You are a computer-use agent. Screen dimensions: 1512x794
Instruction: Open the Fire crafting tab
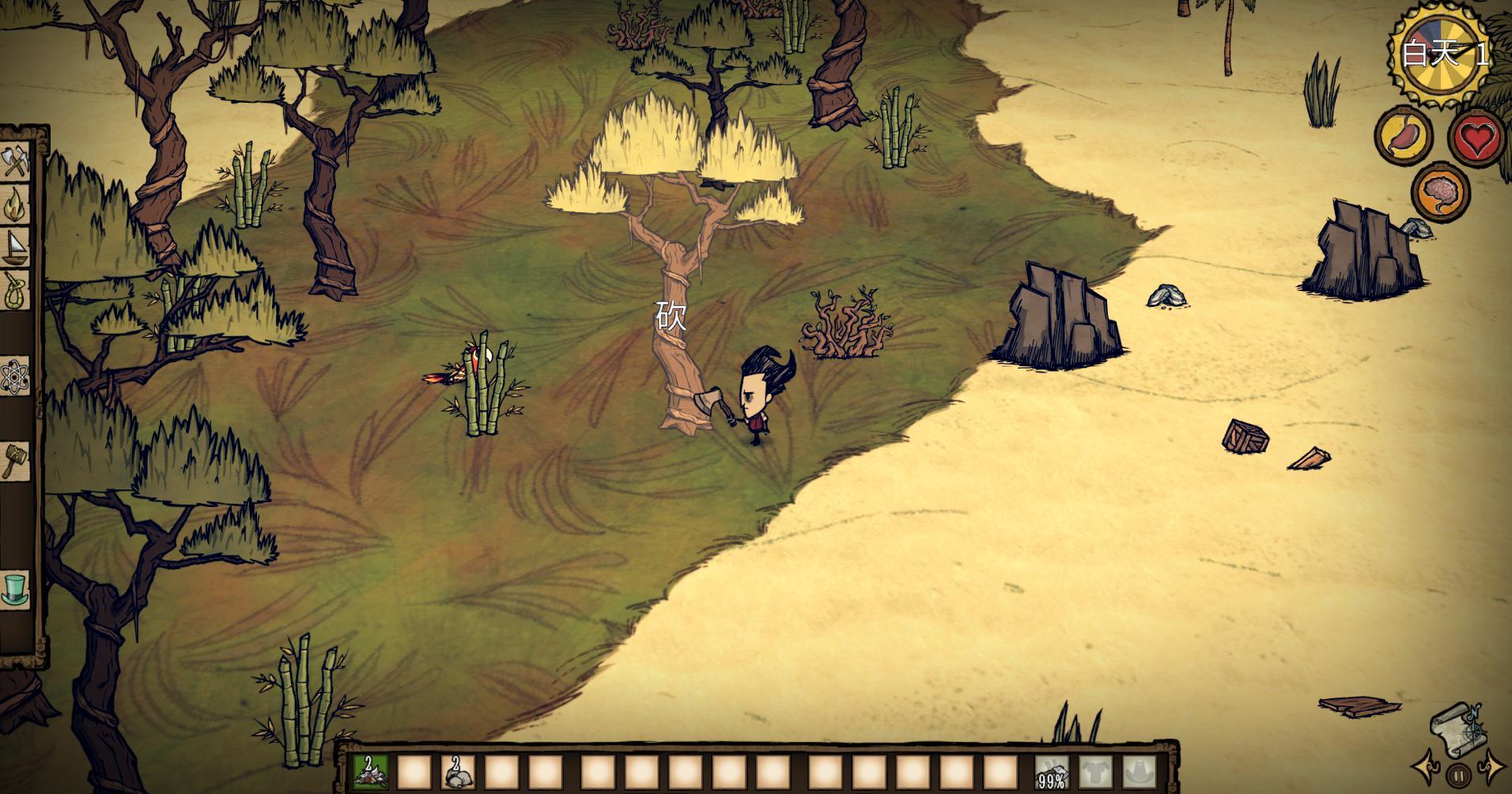tap(16, 205)
